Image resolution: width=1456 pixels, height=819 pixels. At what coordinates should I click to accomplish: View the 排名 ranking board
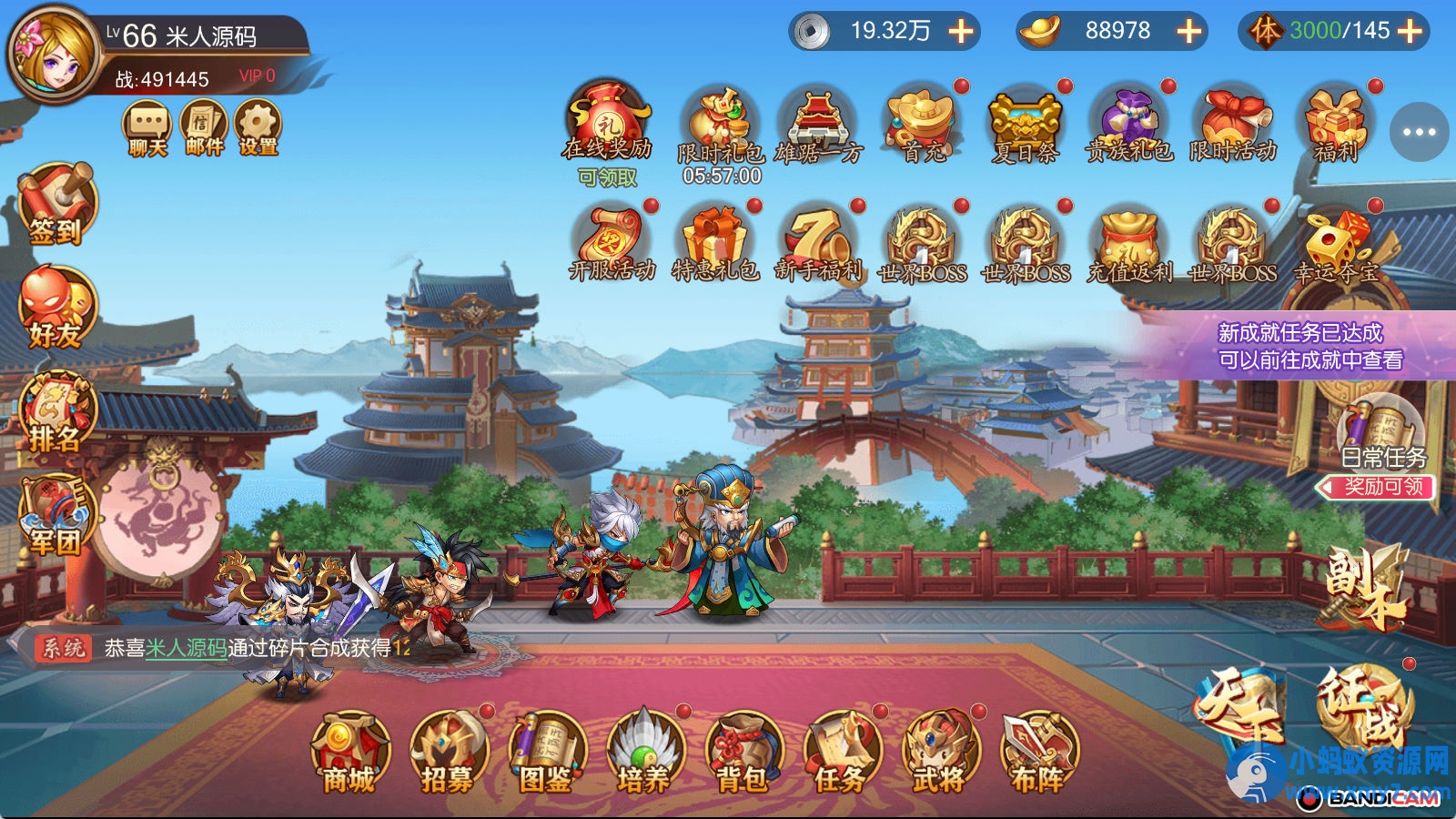56,412
